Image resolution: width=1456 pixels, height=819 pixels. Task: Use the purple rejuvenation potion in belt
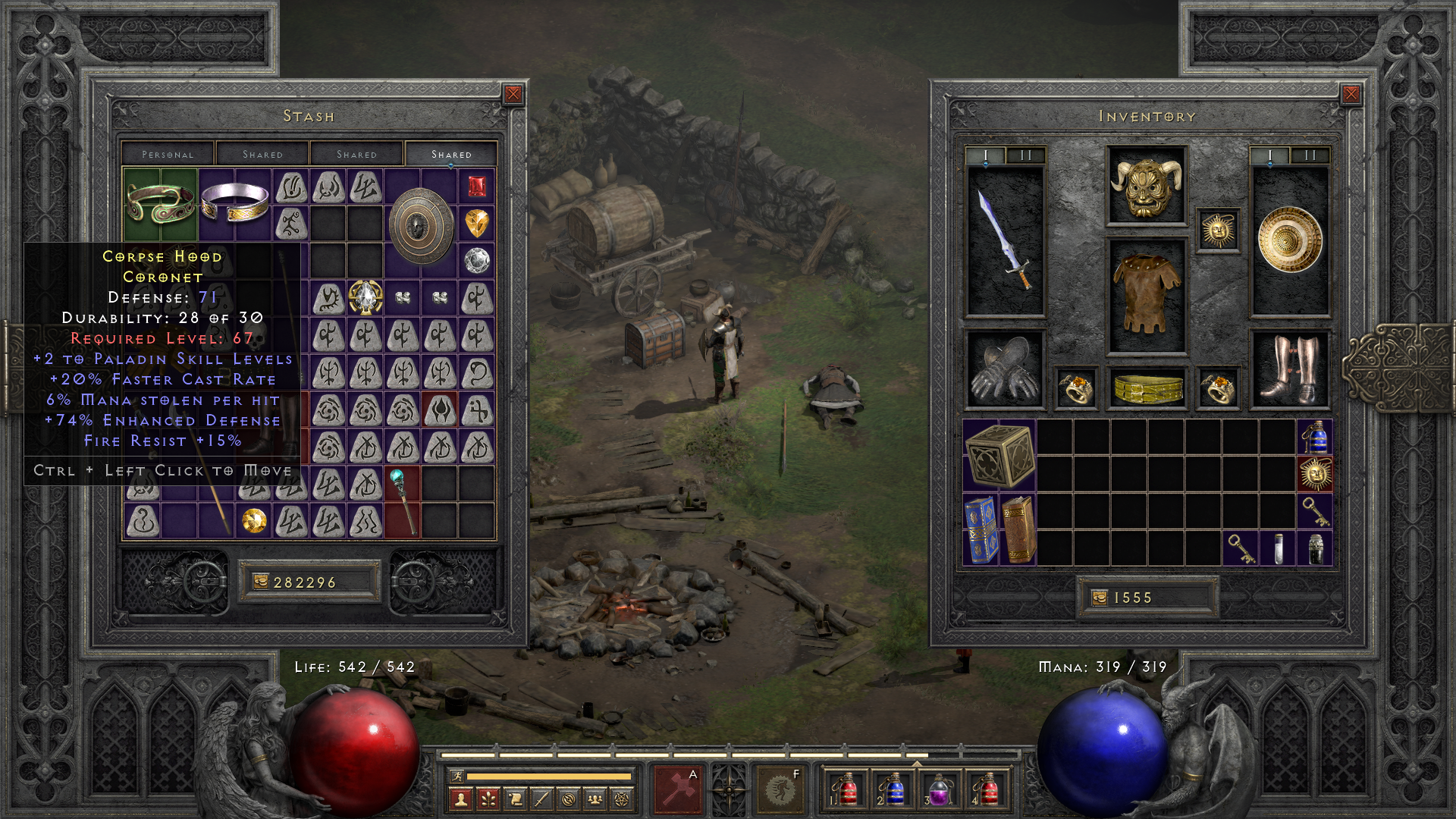(x=939, y=790)
